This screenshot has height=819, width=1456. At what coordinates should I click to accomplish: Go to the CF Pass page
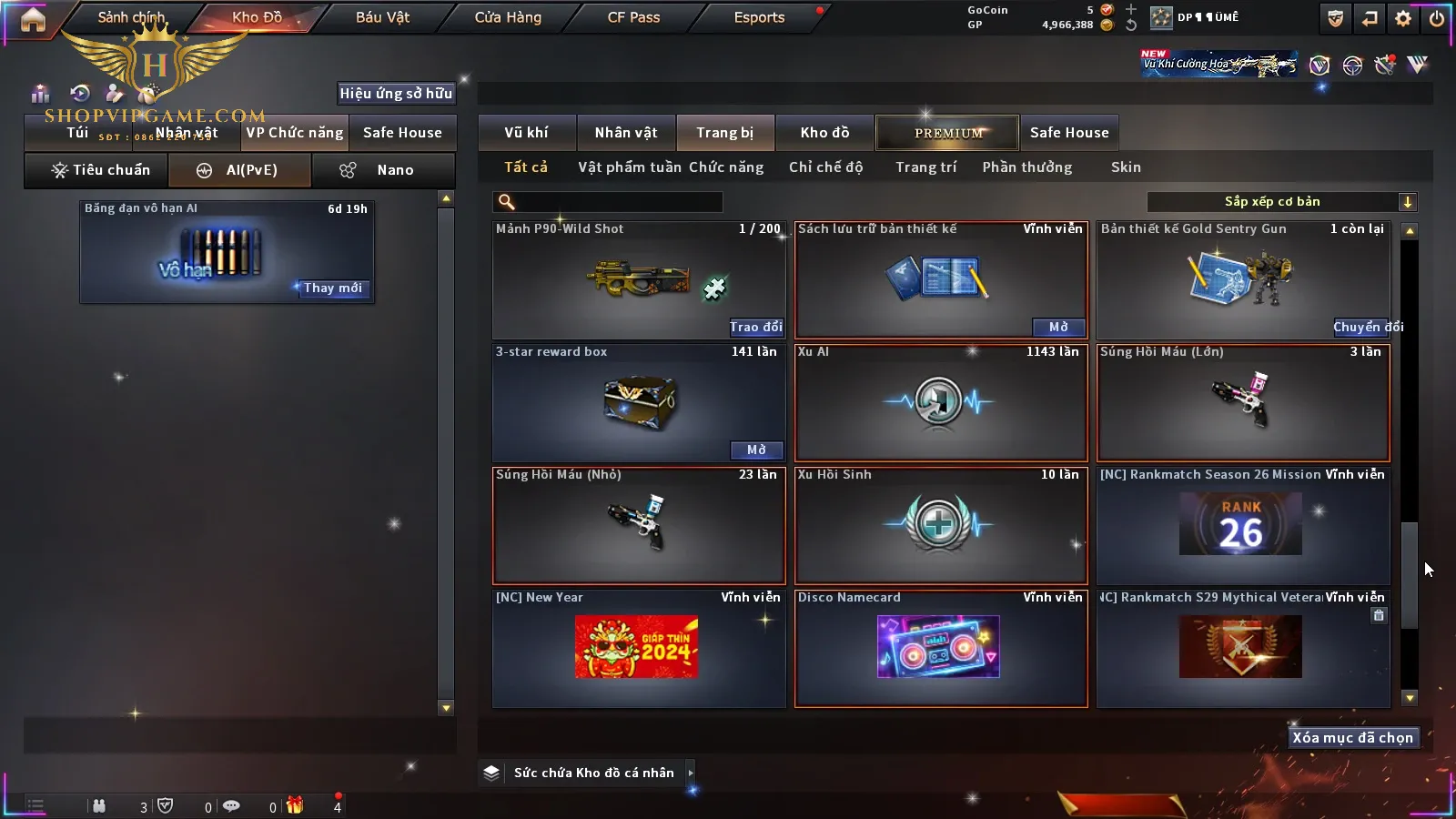point(633,17)
